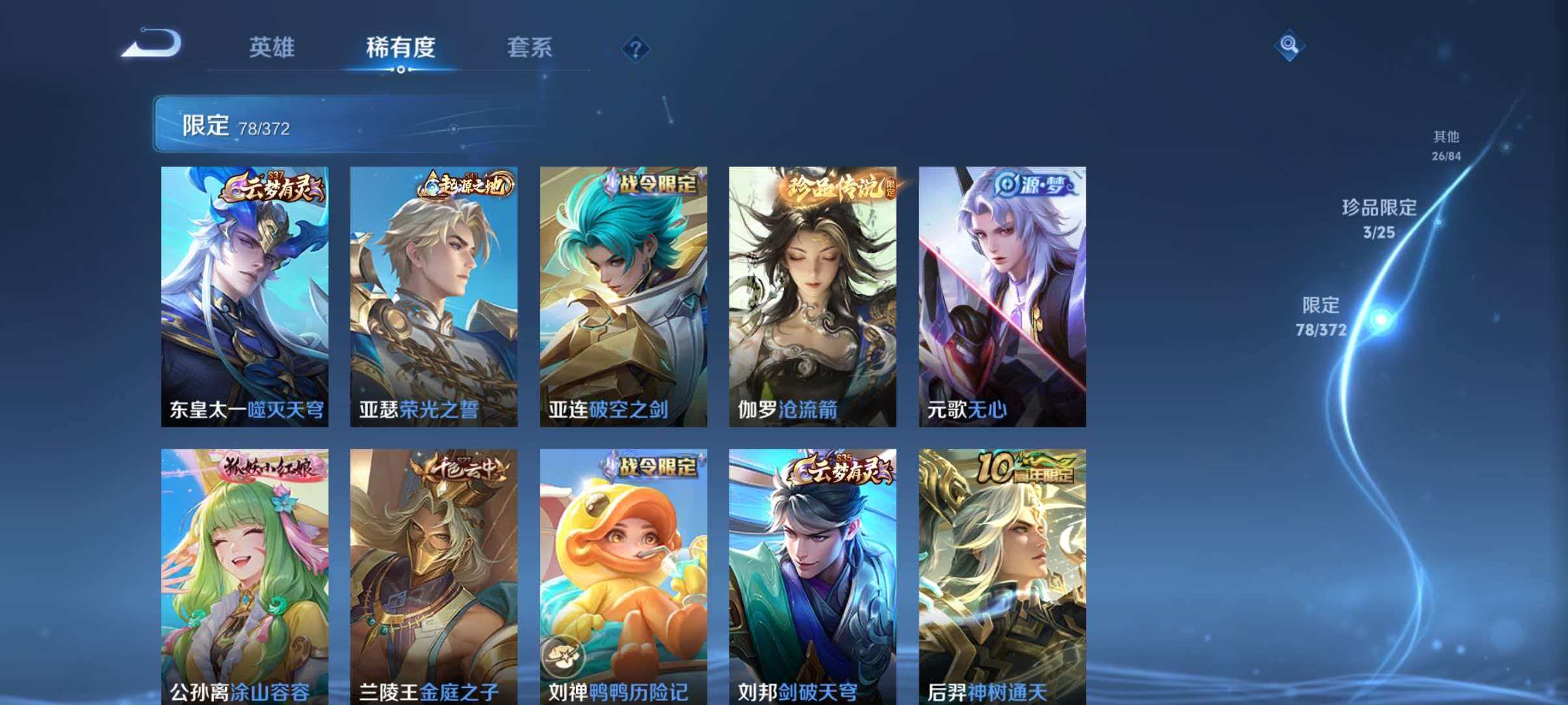Switch to the 英雄 tab
Viewport: 1568px width, 705px height.
click(x=272, y=48)
